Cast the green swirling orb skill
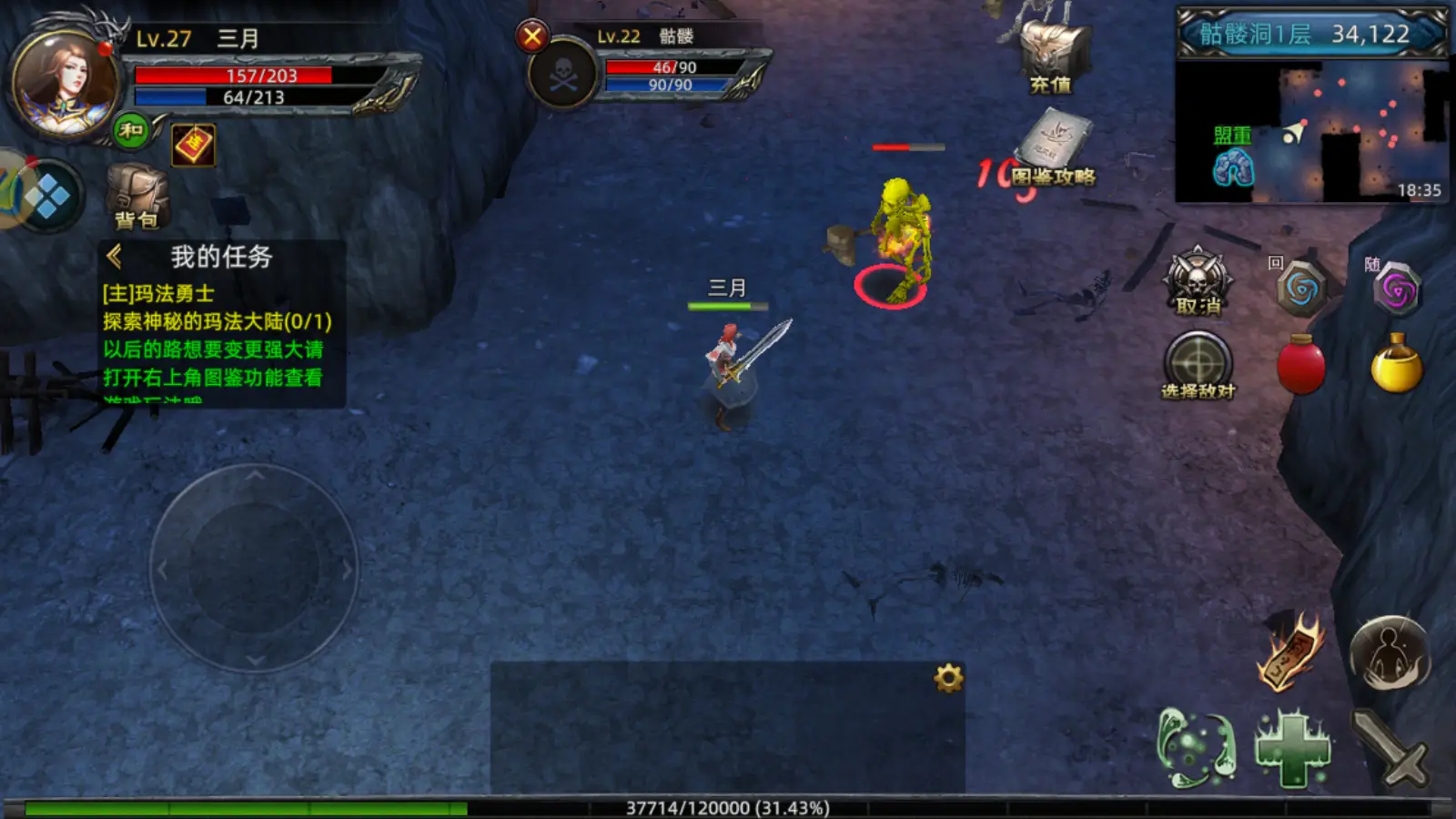The image size is (1456, 819). point(1196,748)
